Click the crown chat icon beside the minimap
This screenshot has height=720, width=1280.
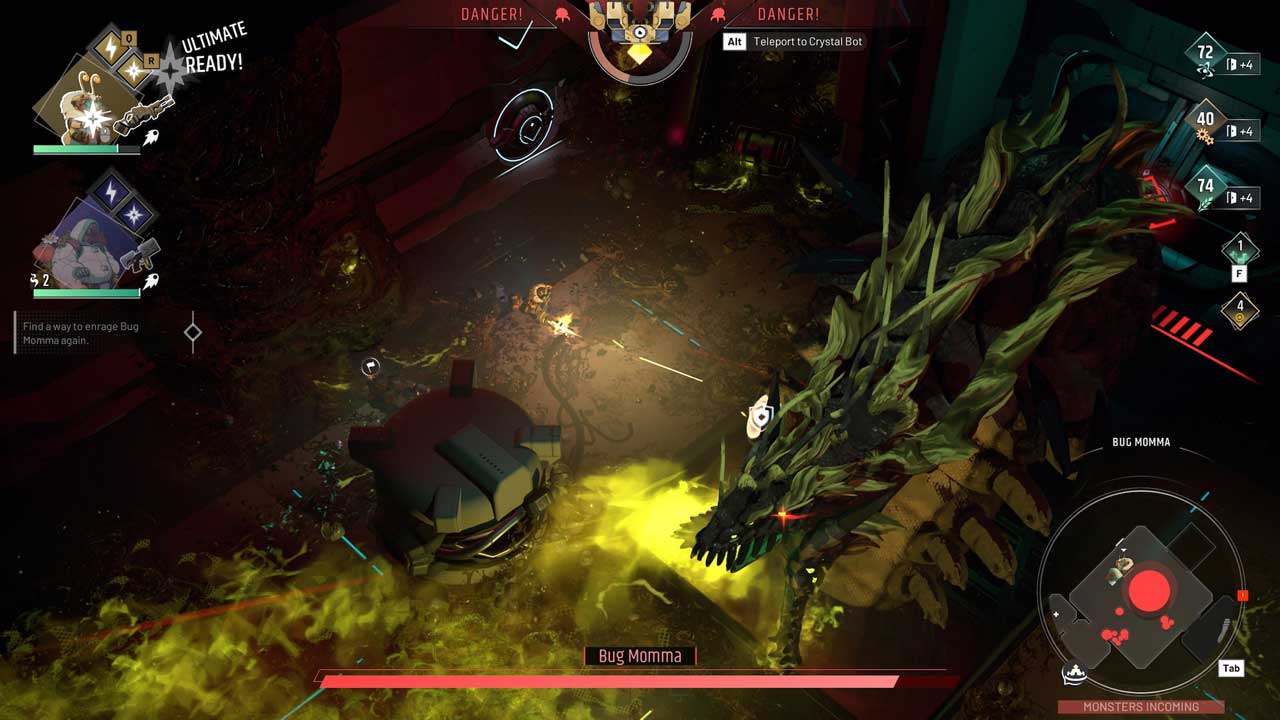click(1076, 675)
